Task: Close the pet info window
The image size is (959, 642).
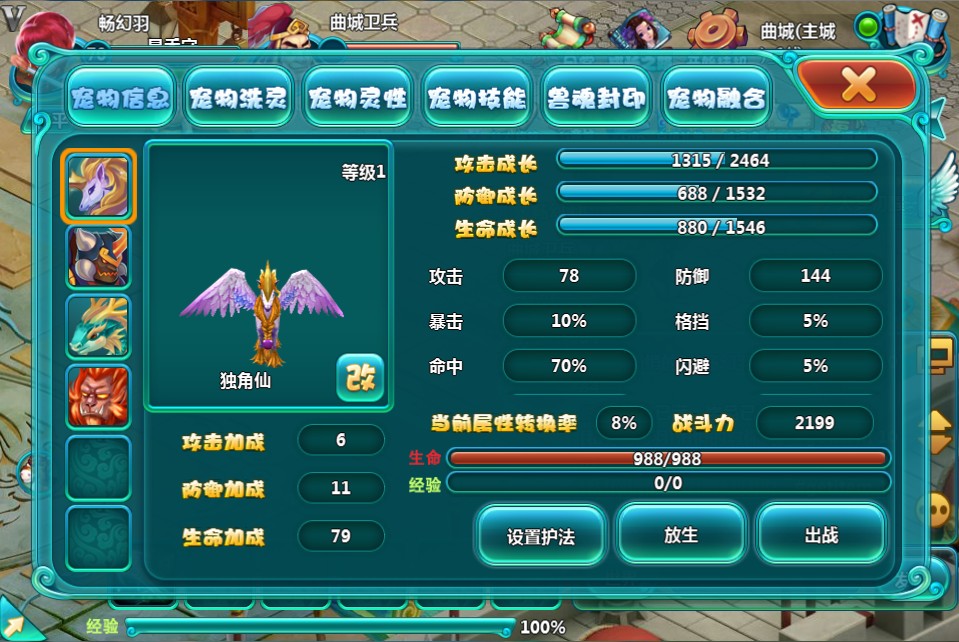Action: [x=857, y=86]
